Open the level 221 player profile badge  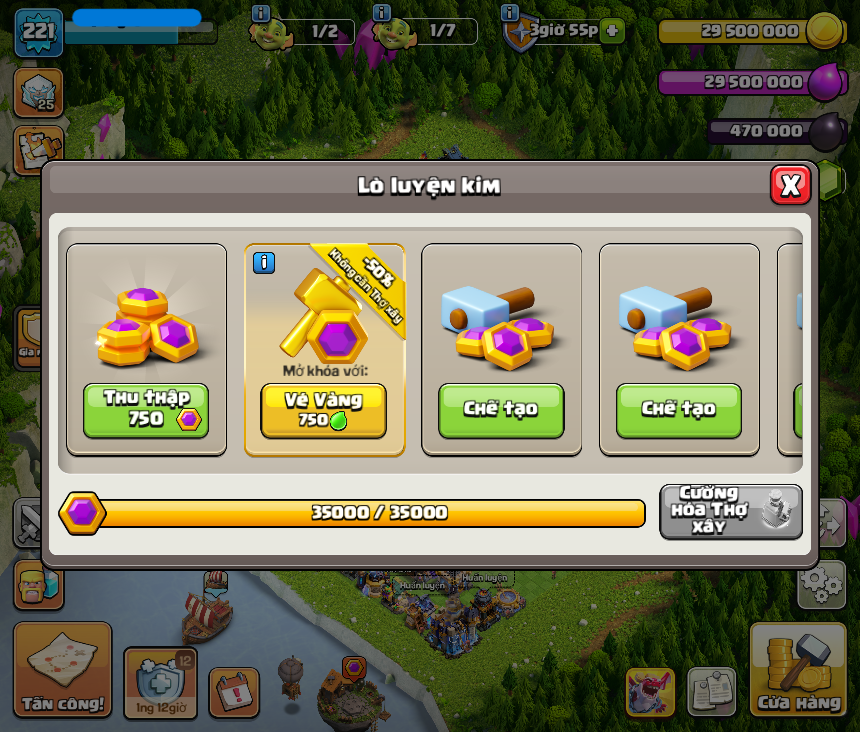pyautogui.click(x=39, y=31)
